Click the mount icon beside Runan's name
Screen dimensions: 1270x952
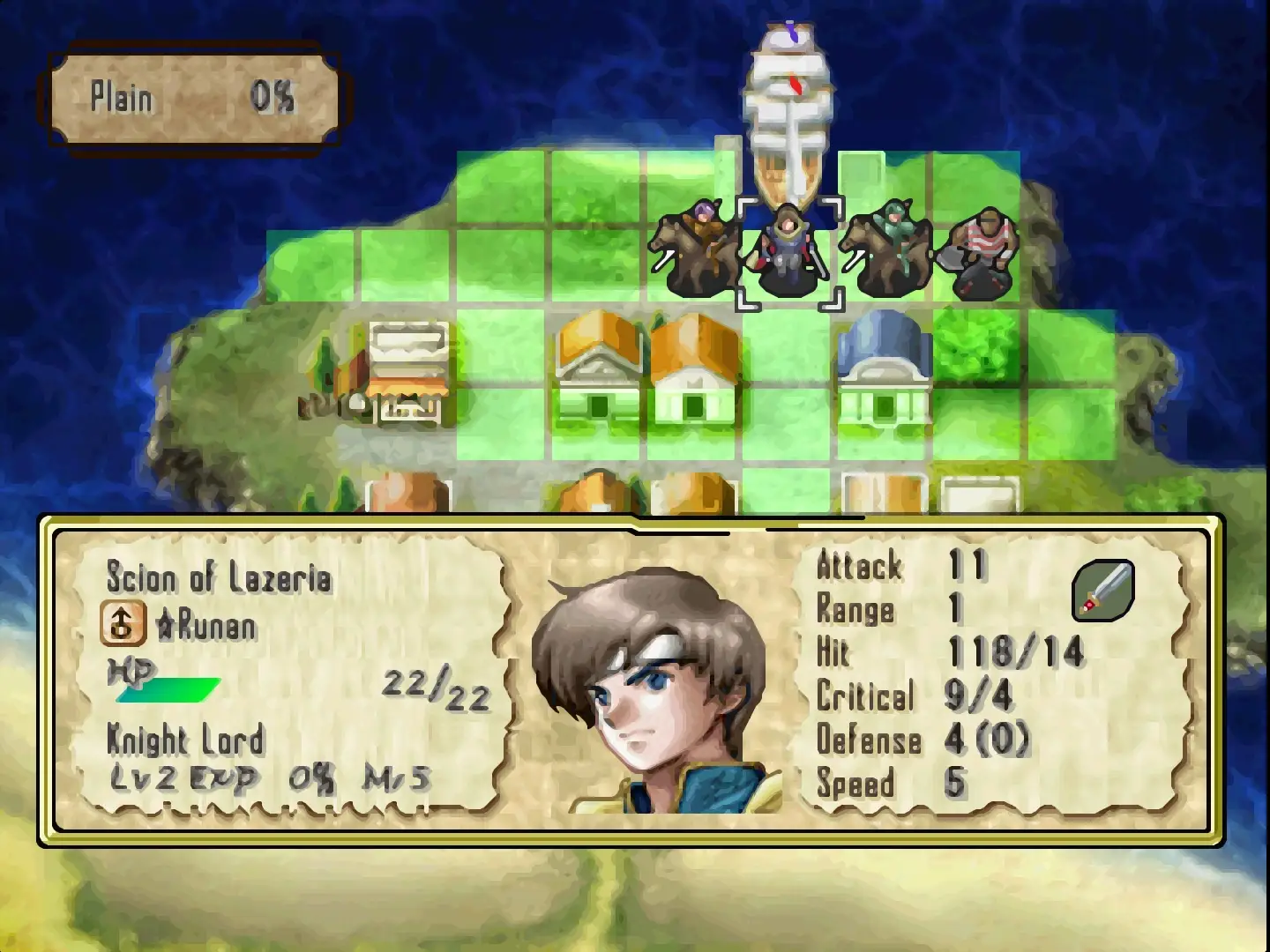(122, 623)
